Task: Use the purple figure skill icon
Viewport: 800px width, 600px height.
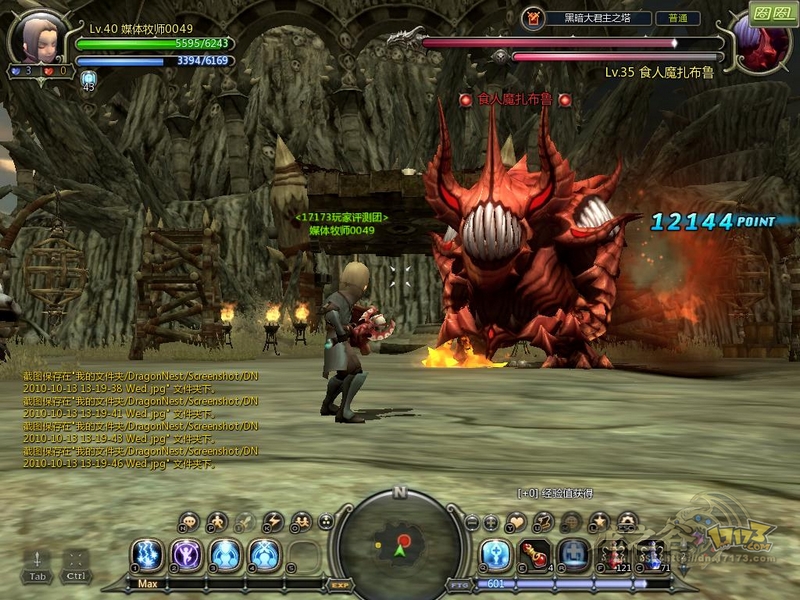Action: point(186,554)
